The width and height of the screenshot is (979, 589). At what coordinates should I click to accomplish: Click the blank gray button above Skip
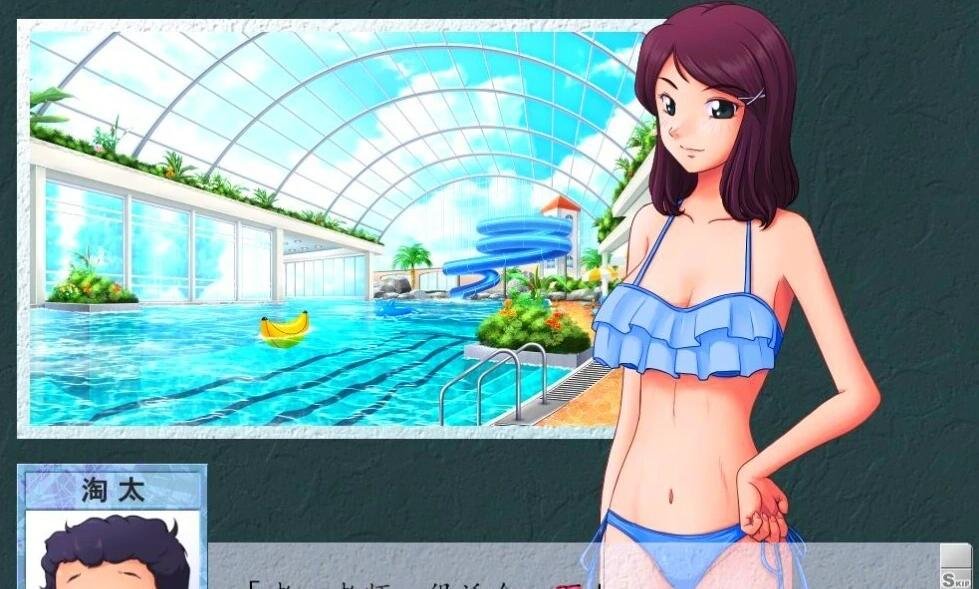(955, 557)
